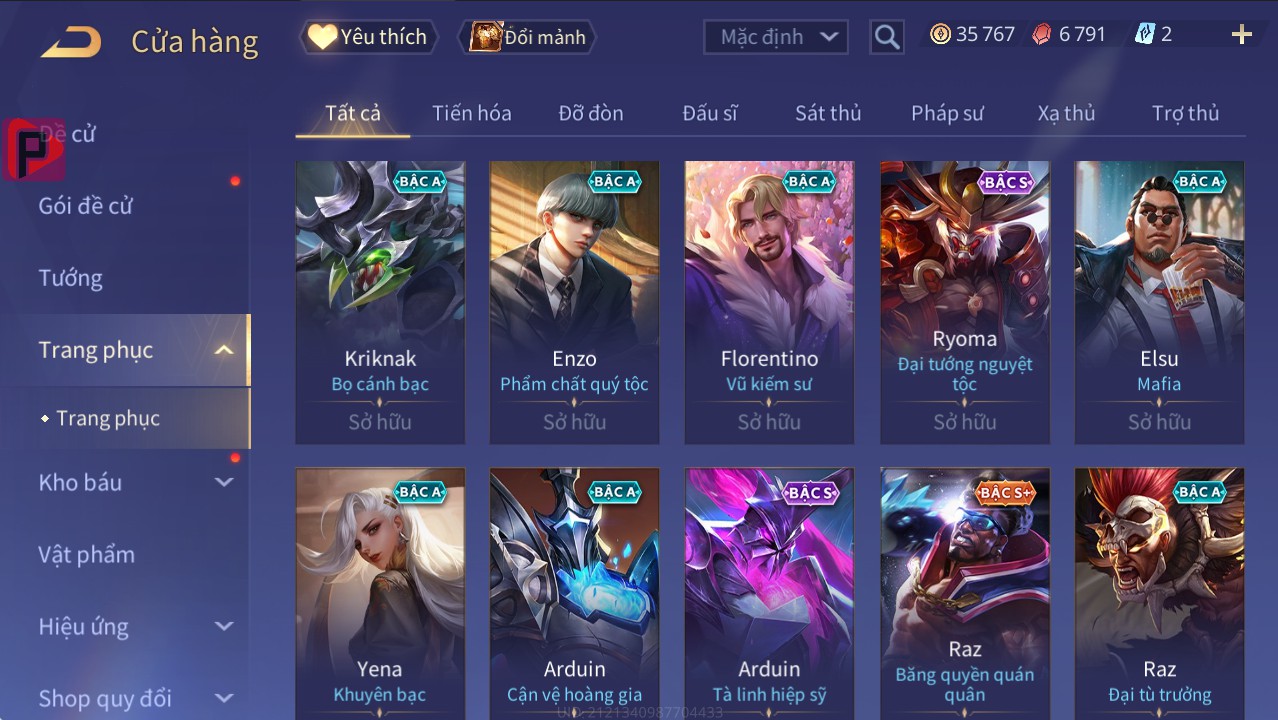Select the Kriknak Bọ cánh bạc skin

click(380, 302)
